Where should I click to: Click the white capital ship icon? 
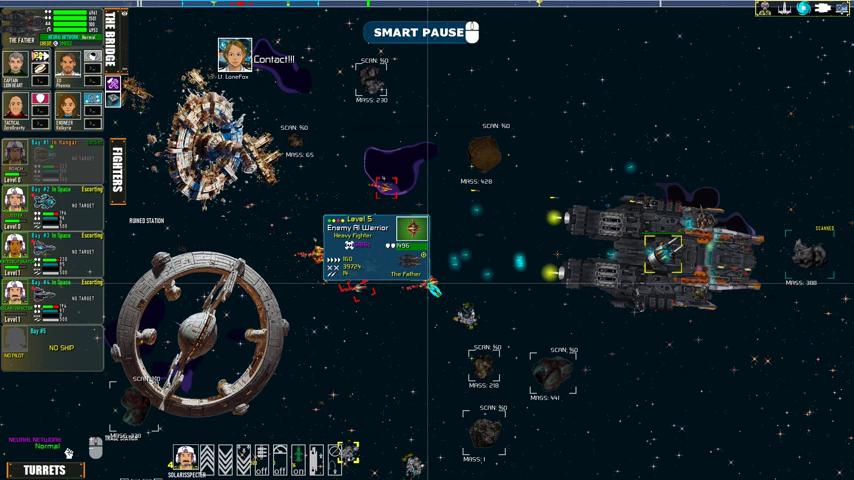click(x=823, y=9)
